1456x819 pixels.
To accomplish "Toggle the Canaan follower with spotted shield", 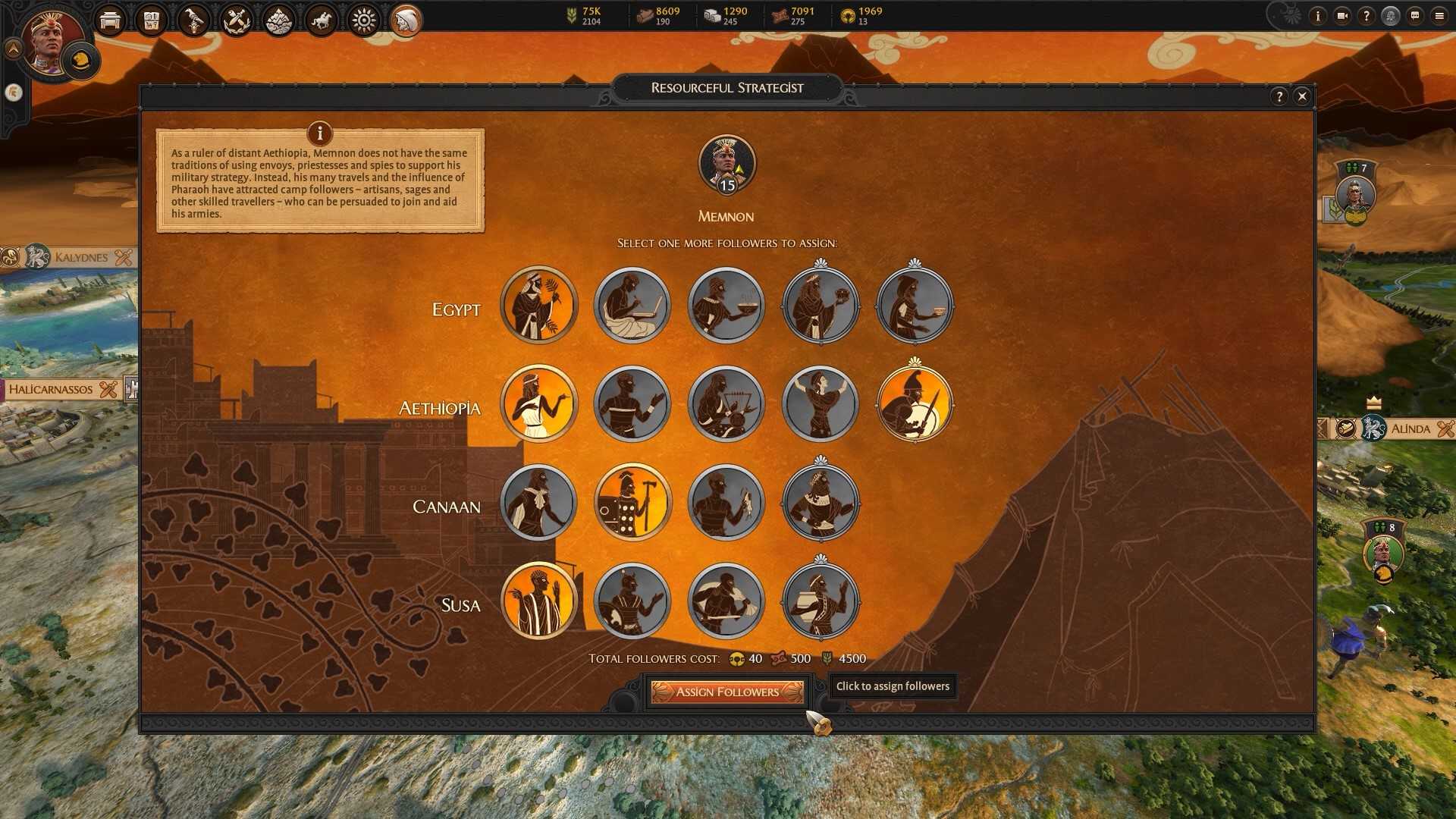I will click(632, 502).
